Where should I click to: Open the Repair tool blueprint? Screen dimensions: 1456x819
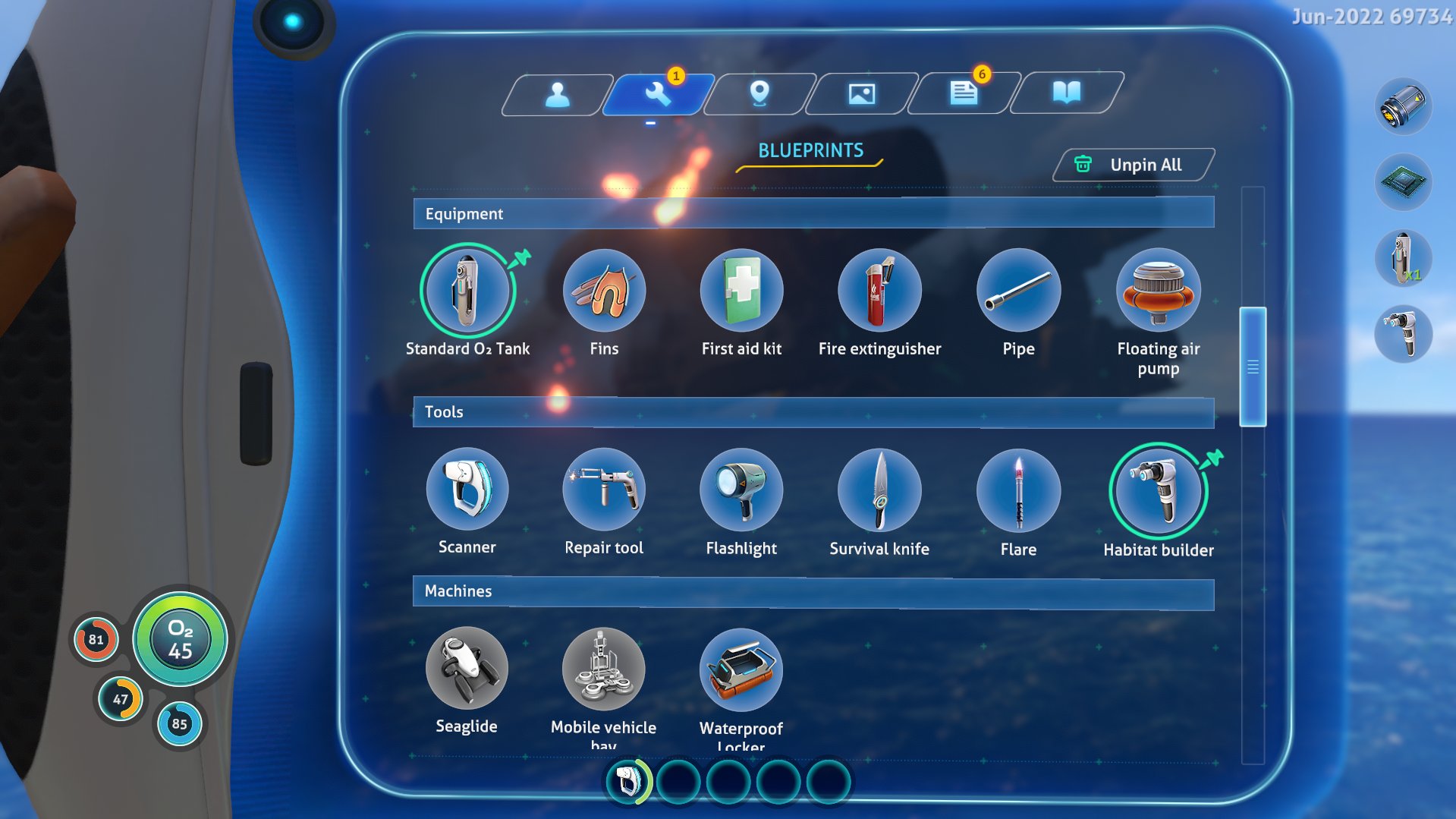pos(605,490)
